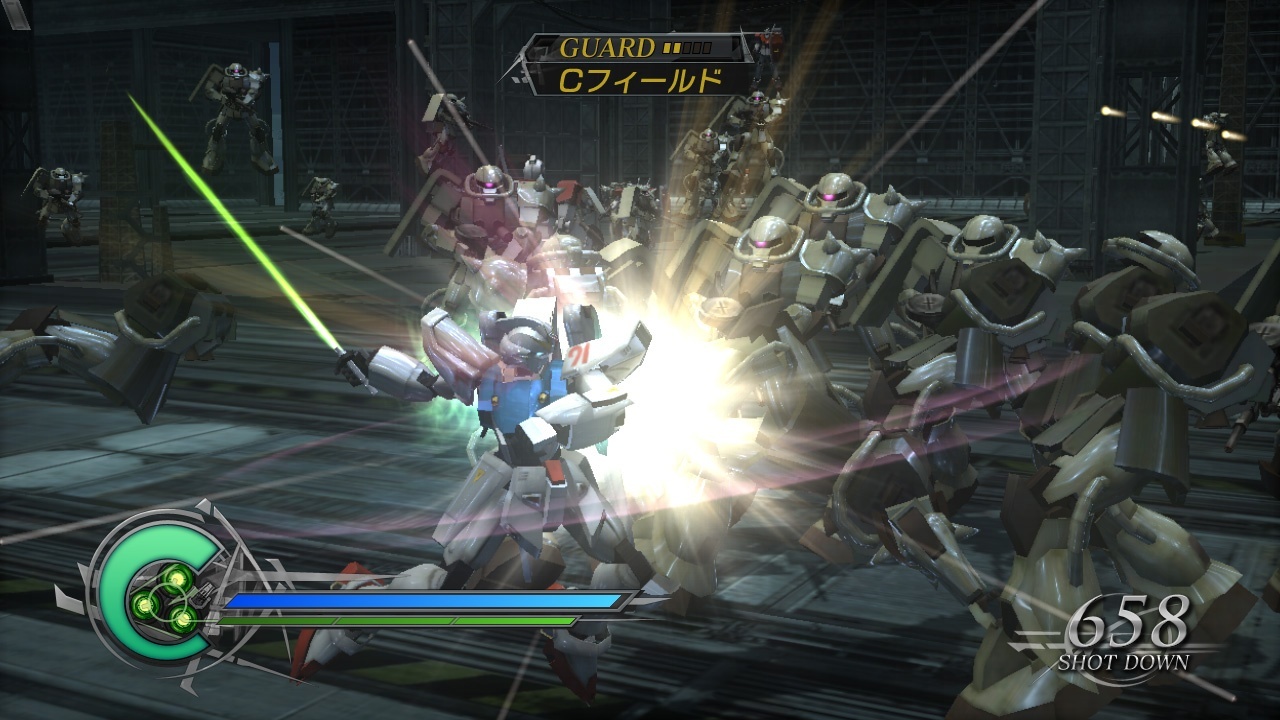The height and width of the screenshot is (720, 1280).
Task: Click the Cフィールド field name banner
Action: coord(638,80)
